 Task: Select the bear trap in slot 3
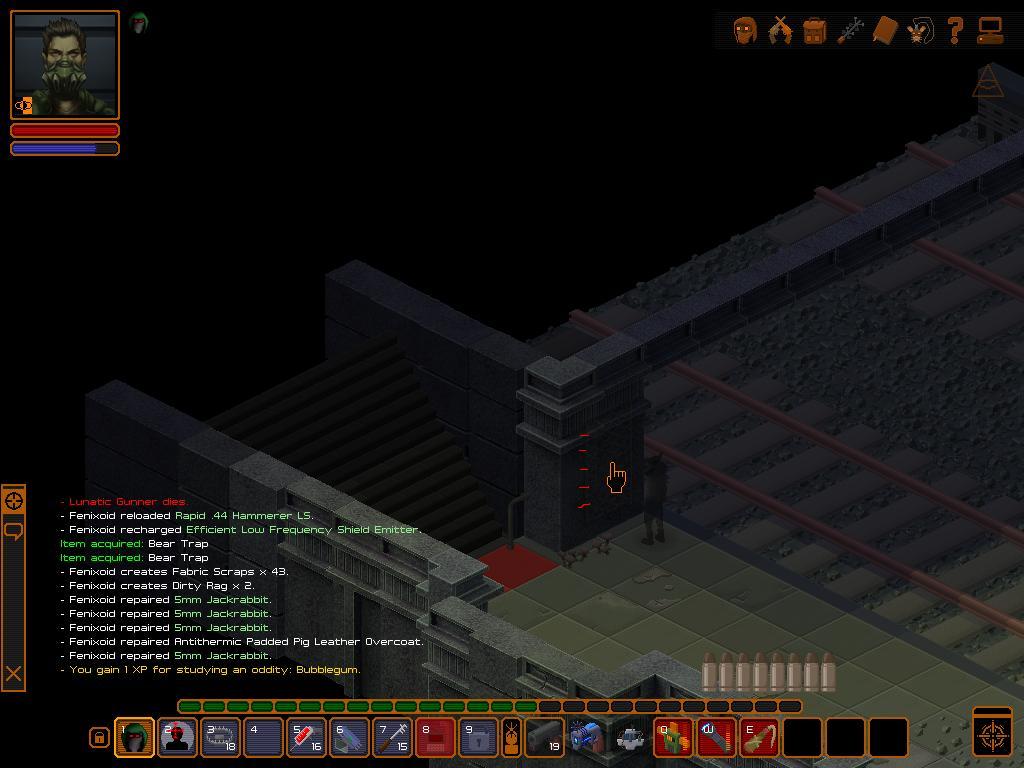220,738
